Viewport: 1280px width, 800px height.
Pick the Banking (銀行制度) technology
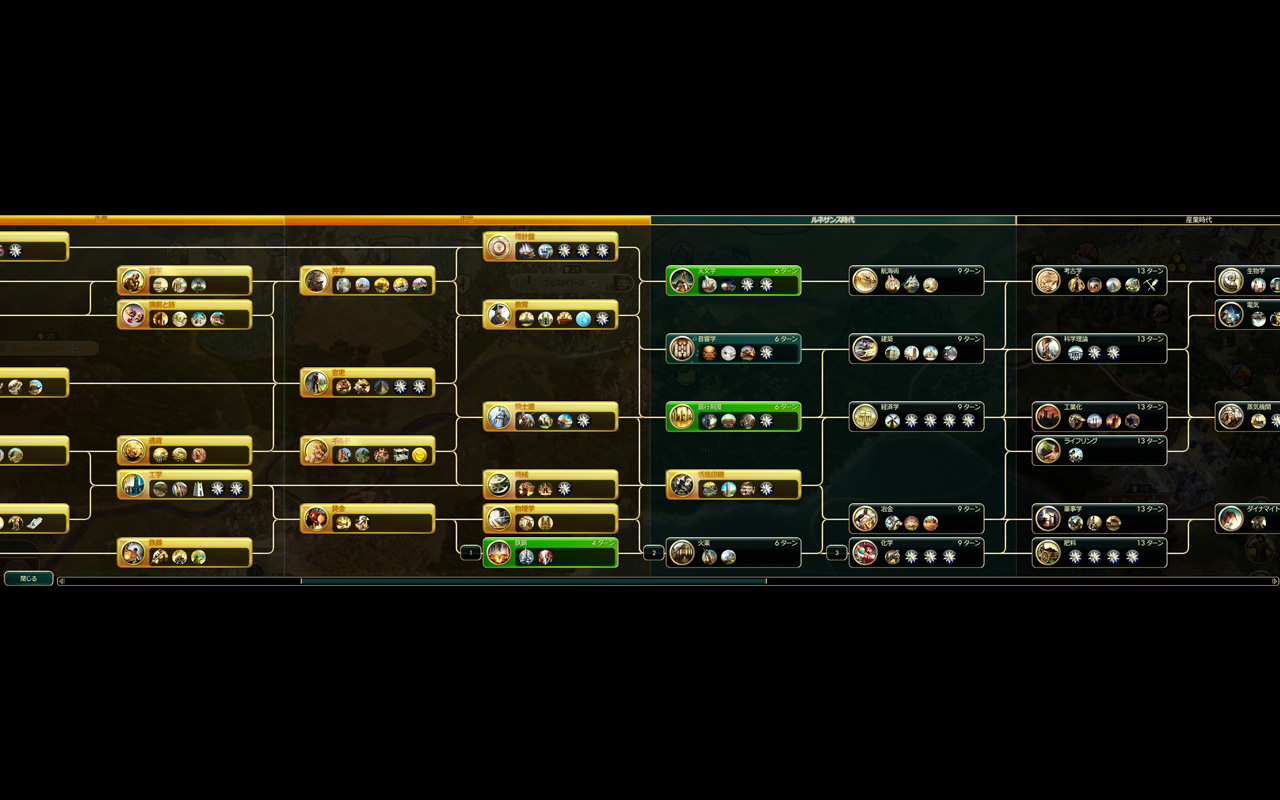pos(734,417)
